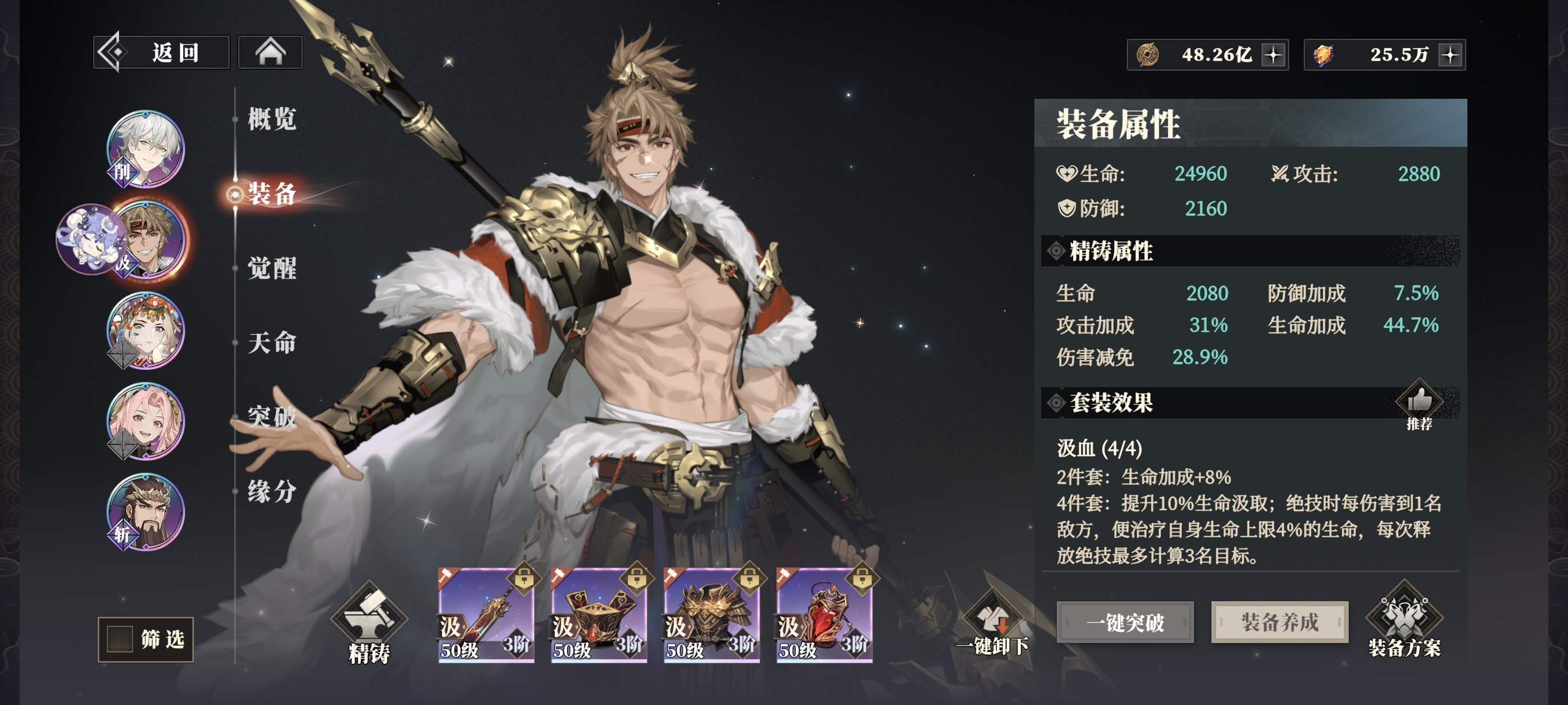Select the equipped level 50 weapon slot
This screenshot has height=705, width=1568.
(x=486, y=615)
